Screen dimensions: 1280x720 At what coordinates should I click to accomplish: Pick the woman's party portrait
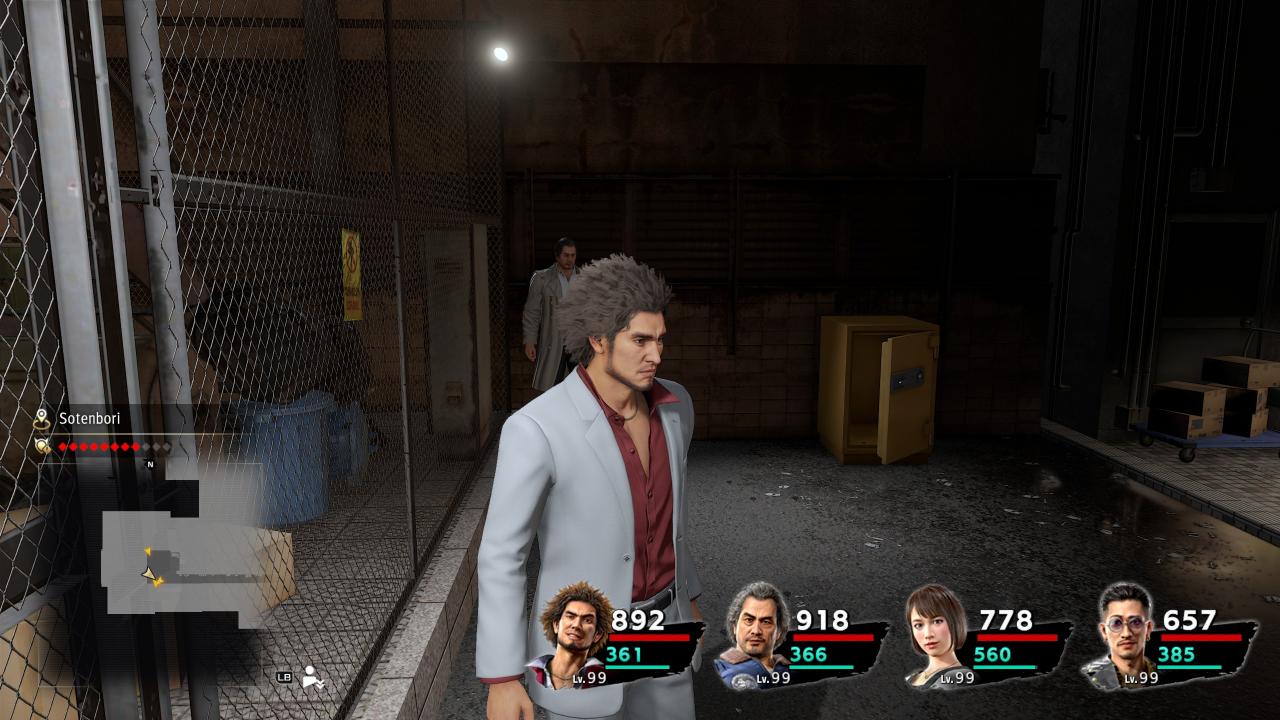(937, 634)
